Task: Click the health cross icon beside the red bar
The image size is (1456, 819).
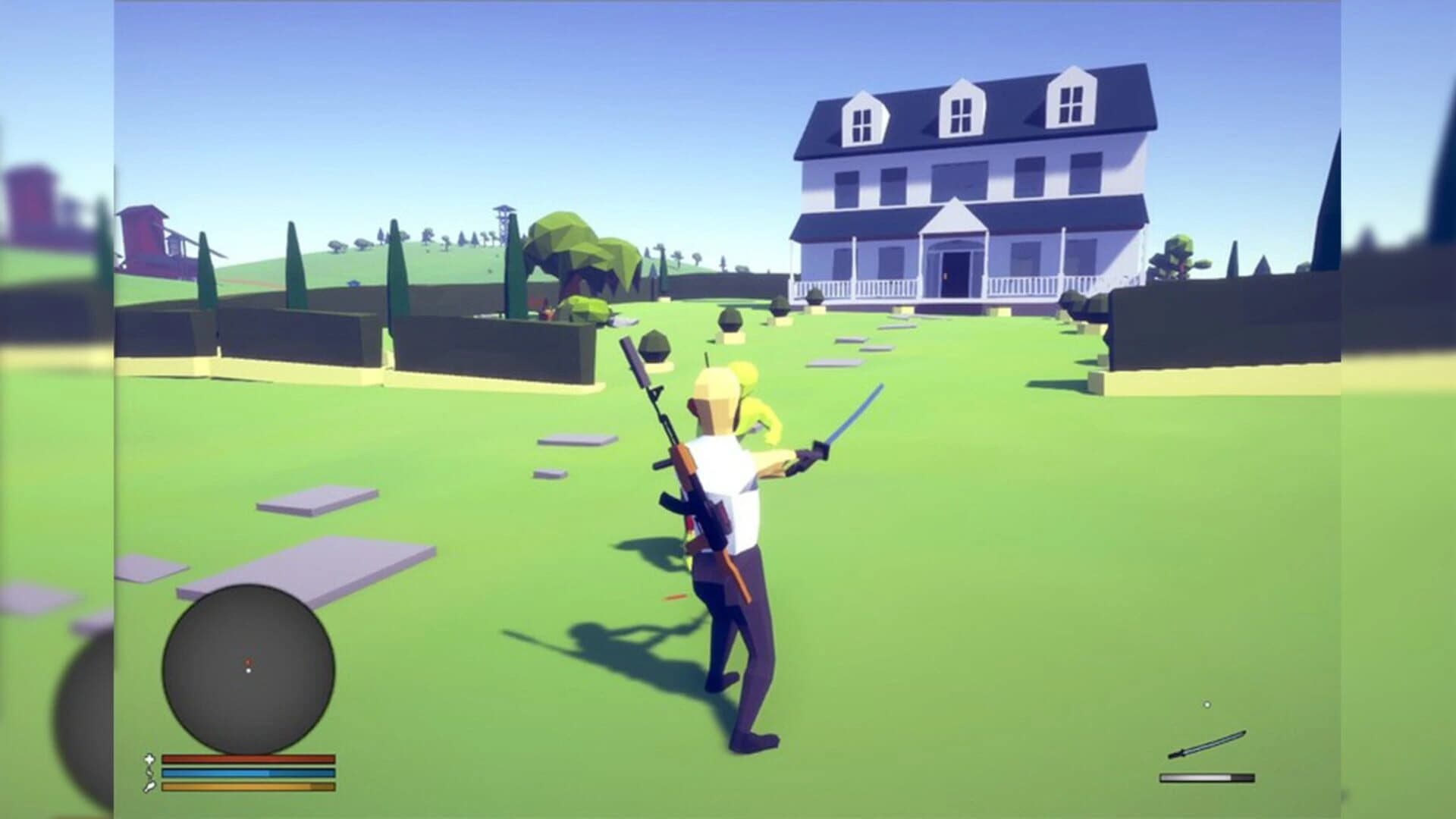Action: coord(150,760)
